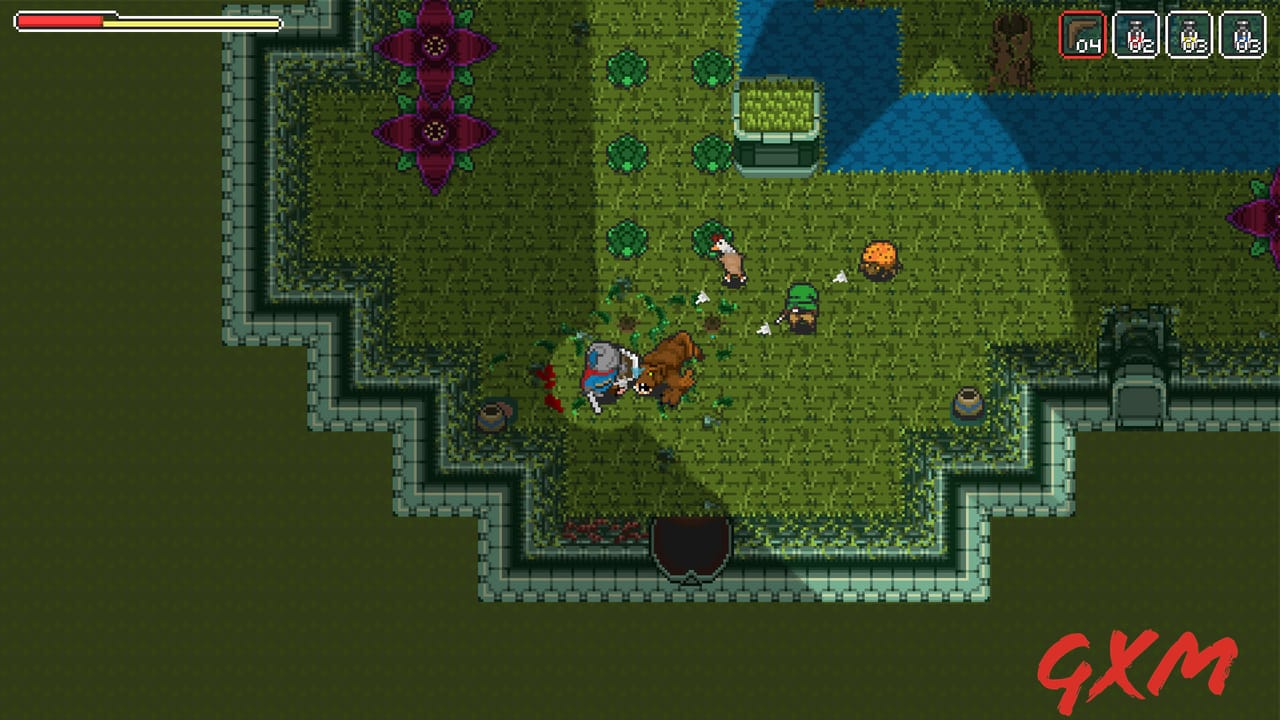Open the green treasure chest

click(x=775, y=130)
